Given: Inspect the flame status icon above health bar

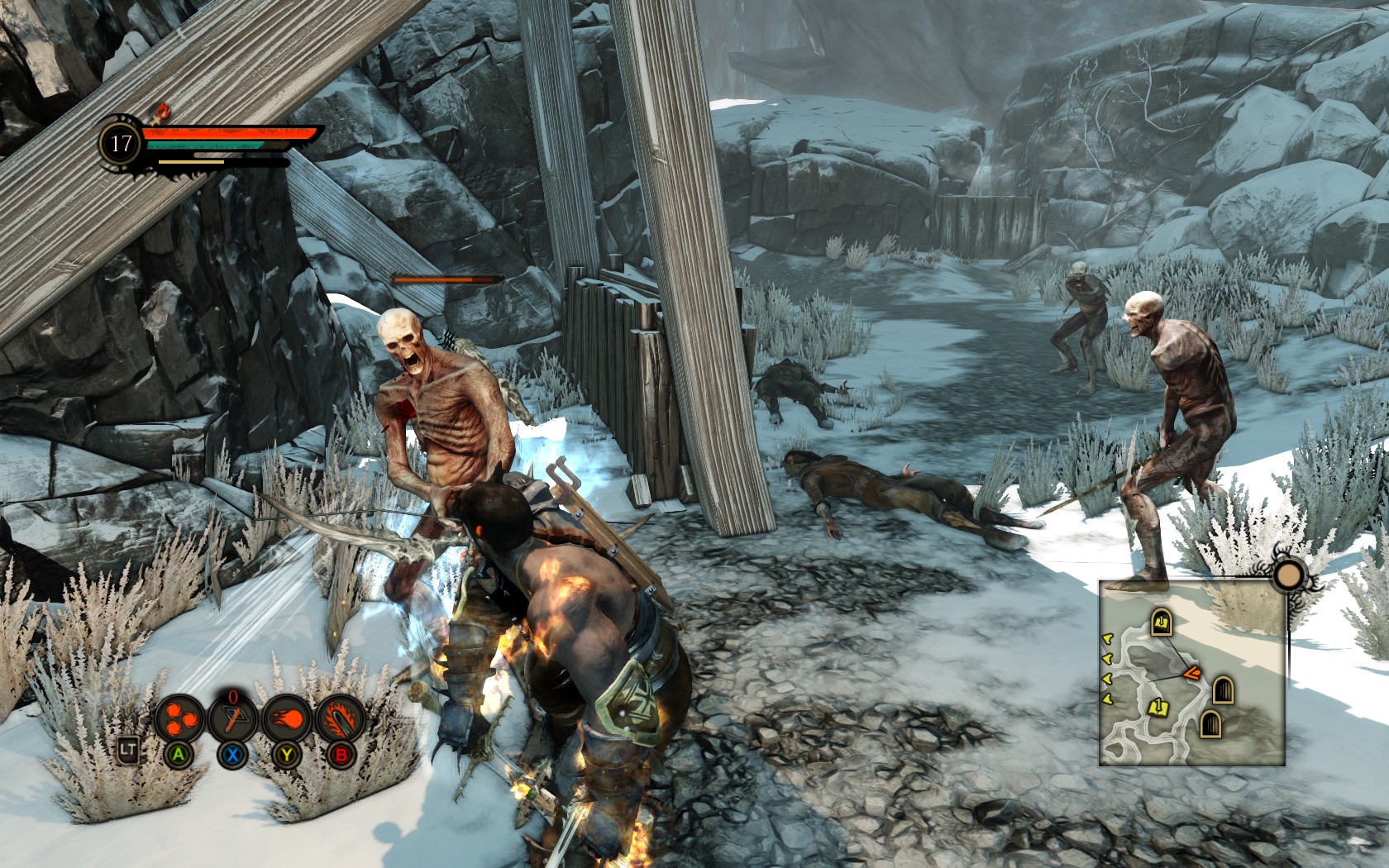Looking at the screenshot, I should [x=162, y=111].
